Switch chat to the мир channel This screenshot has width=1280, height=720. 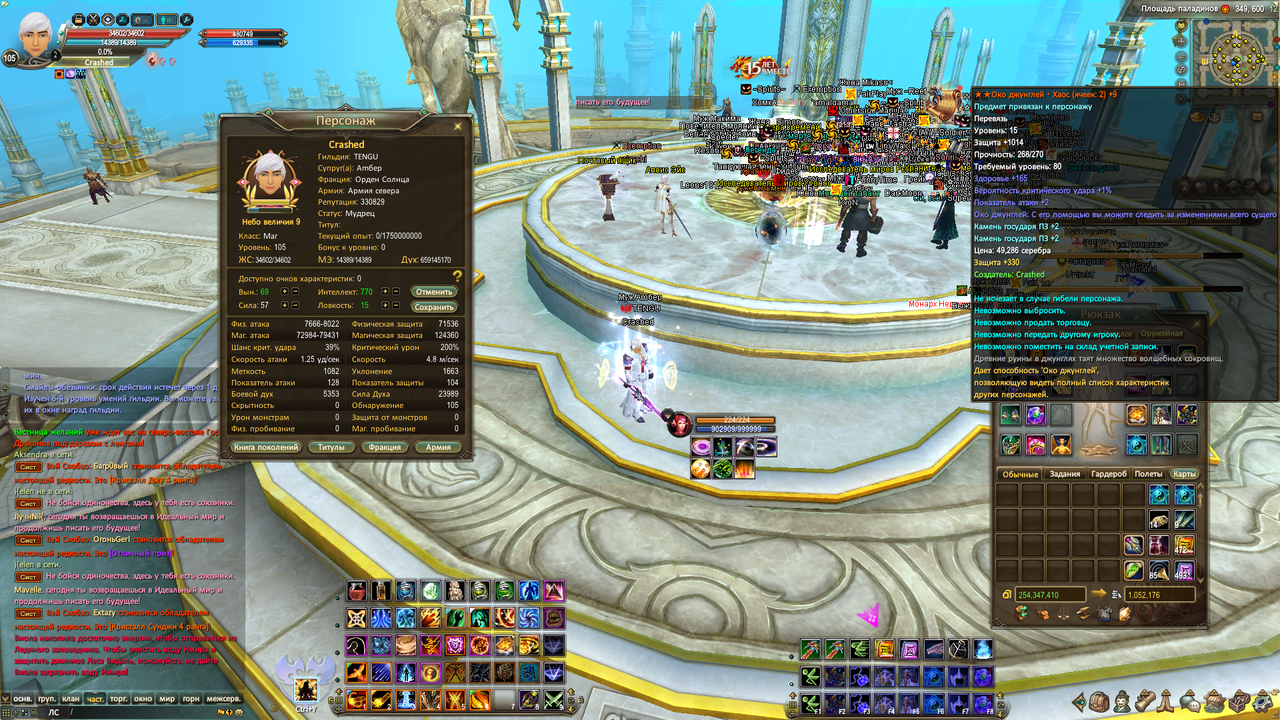coord(168,699)
